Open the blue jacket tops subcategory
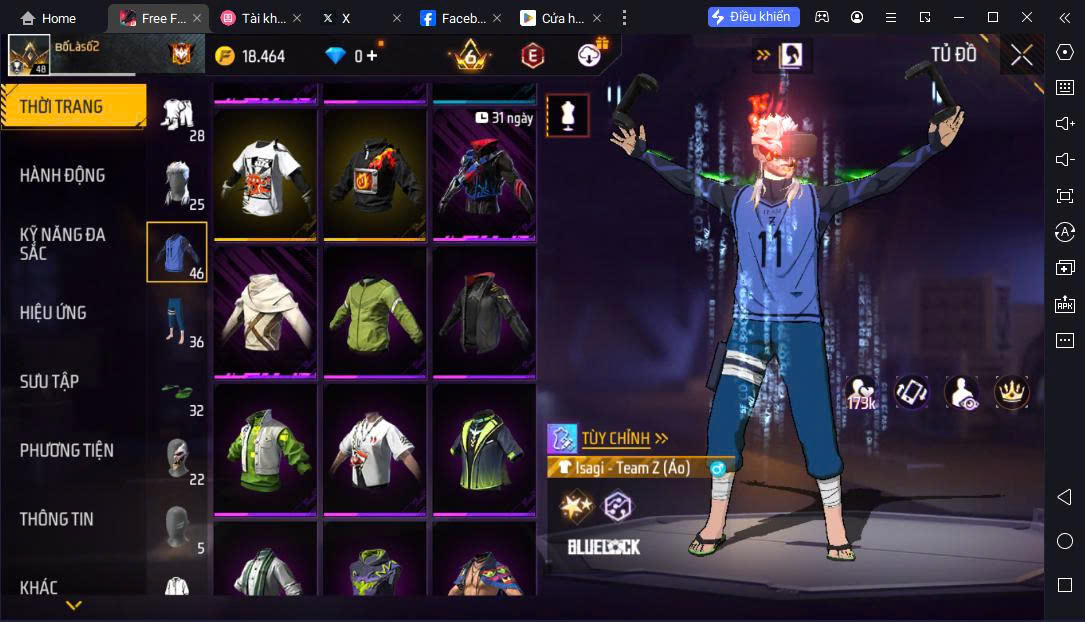 (x=177, y=252)
